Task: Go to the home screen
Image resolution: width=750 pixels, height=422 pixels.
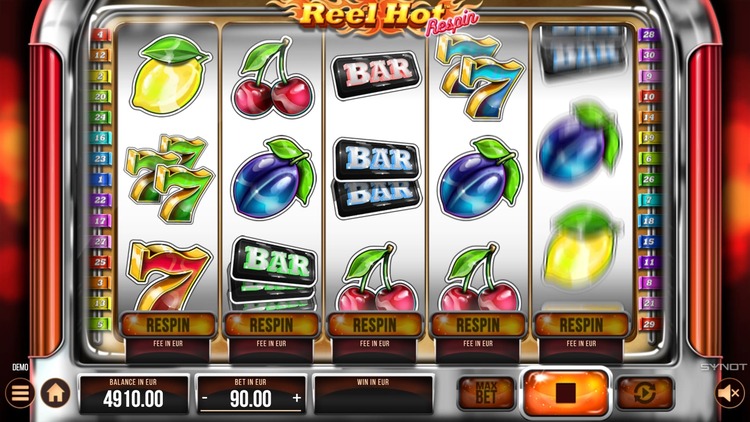Action: pos(54,393)
